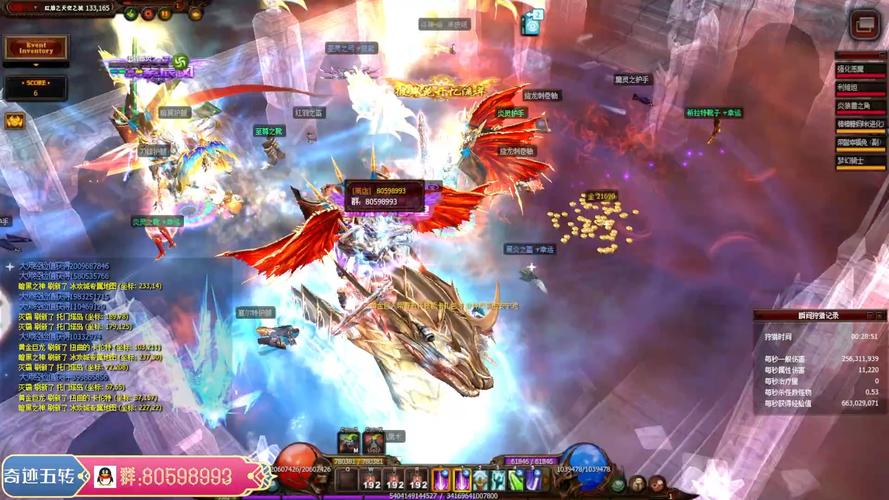Screen dimensions: 889x500
Task: Click the green round icon in top bar
Action: 130,13
